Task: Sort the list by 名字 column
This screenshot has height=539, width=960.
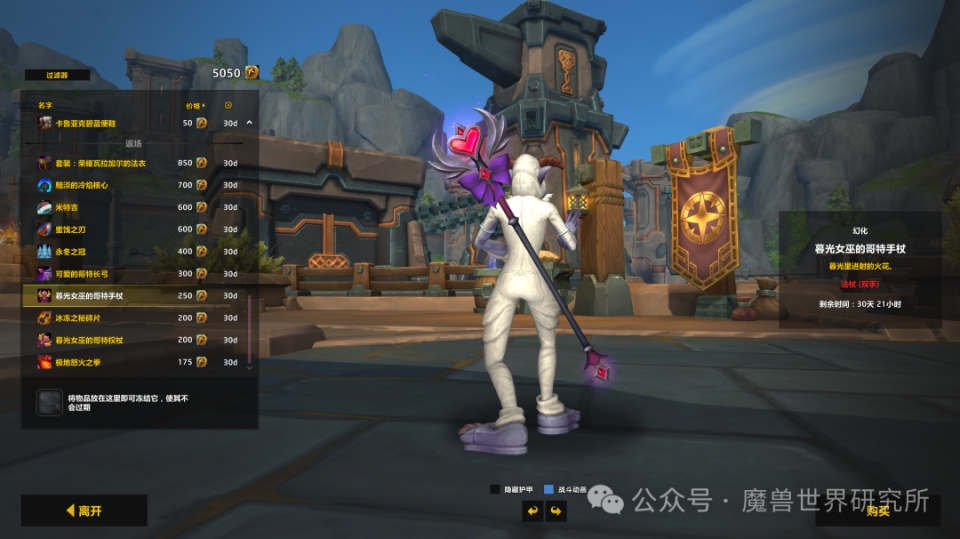Action: tap(45, 104)
